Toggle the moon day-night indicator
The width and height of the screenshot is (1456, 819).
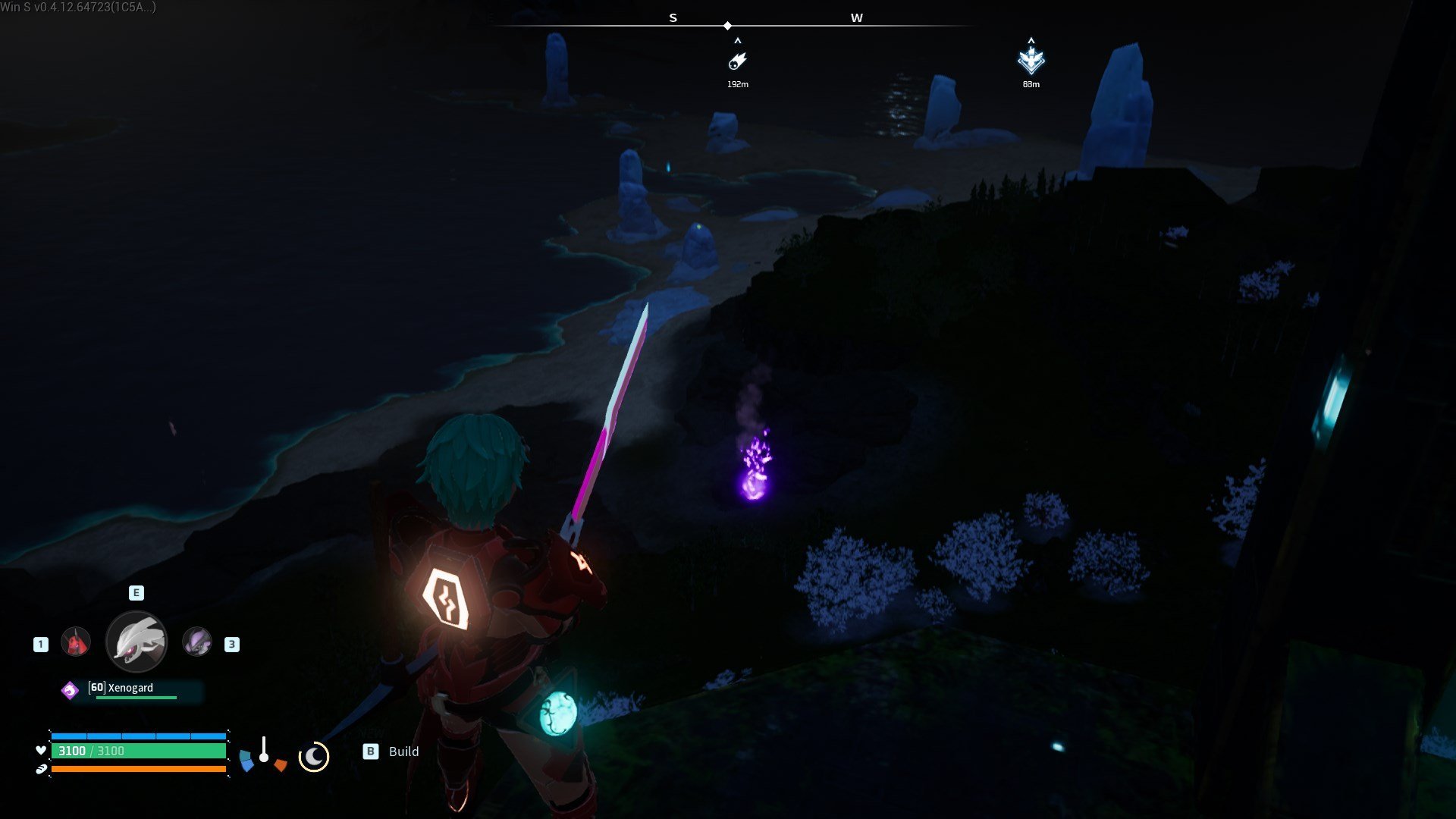point(315,756)
